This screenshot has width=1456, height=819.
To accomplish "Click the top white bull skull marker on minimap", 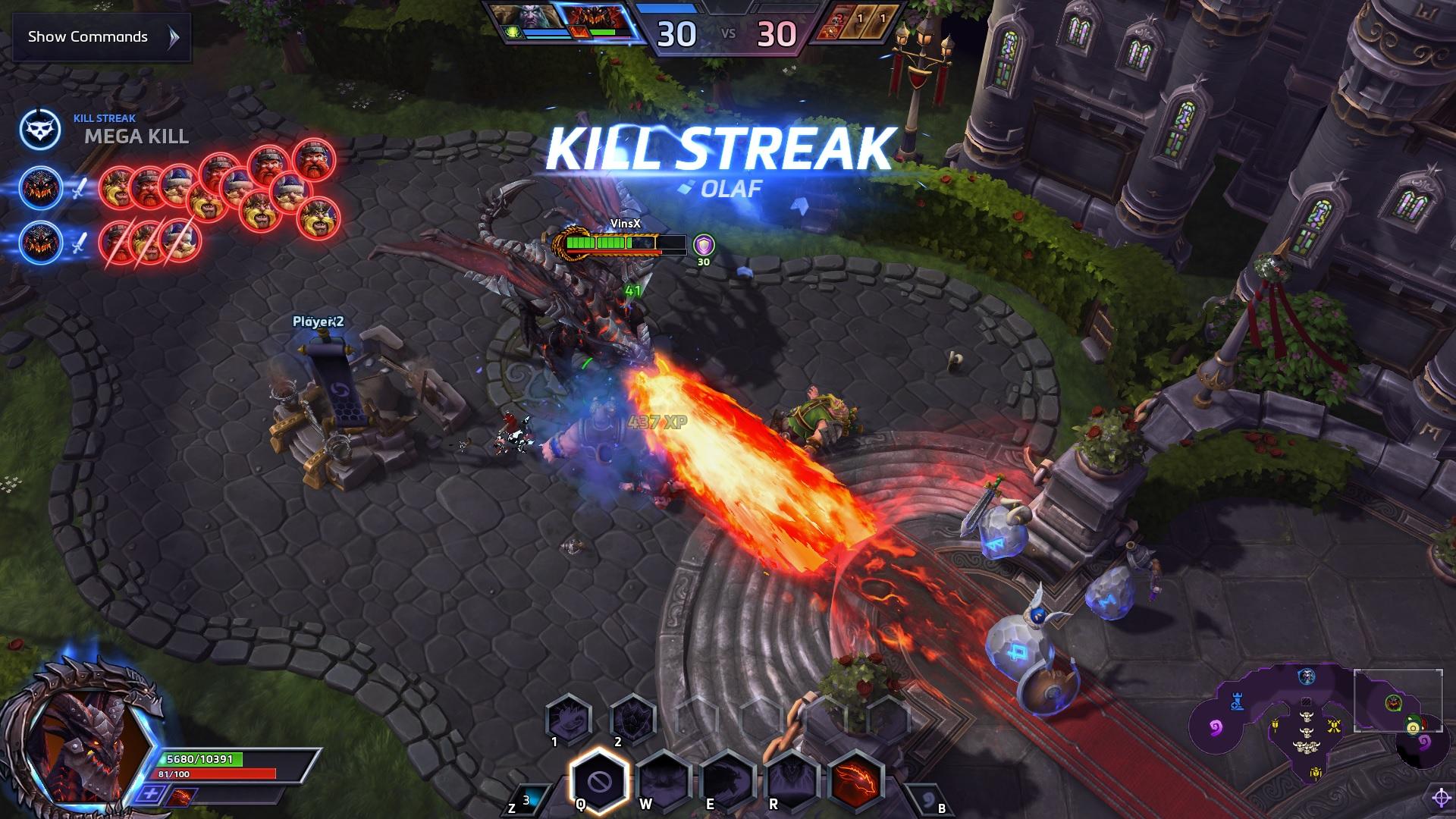I will click(1306, 716).
